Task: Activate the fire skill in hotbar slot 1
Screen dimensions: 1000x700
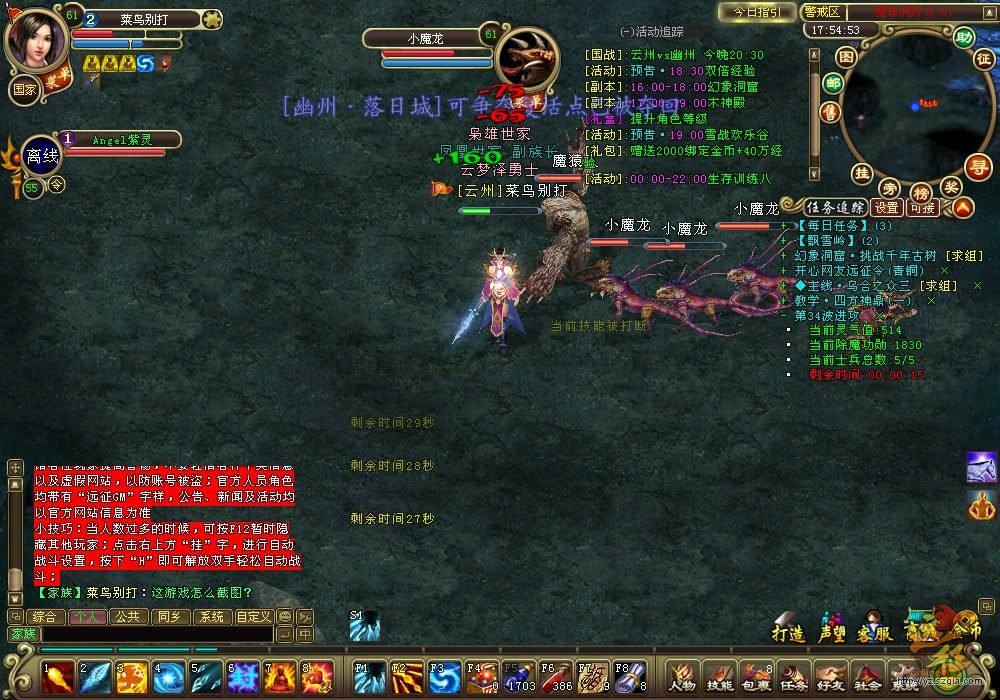Action: [x=58, y=677]
